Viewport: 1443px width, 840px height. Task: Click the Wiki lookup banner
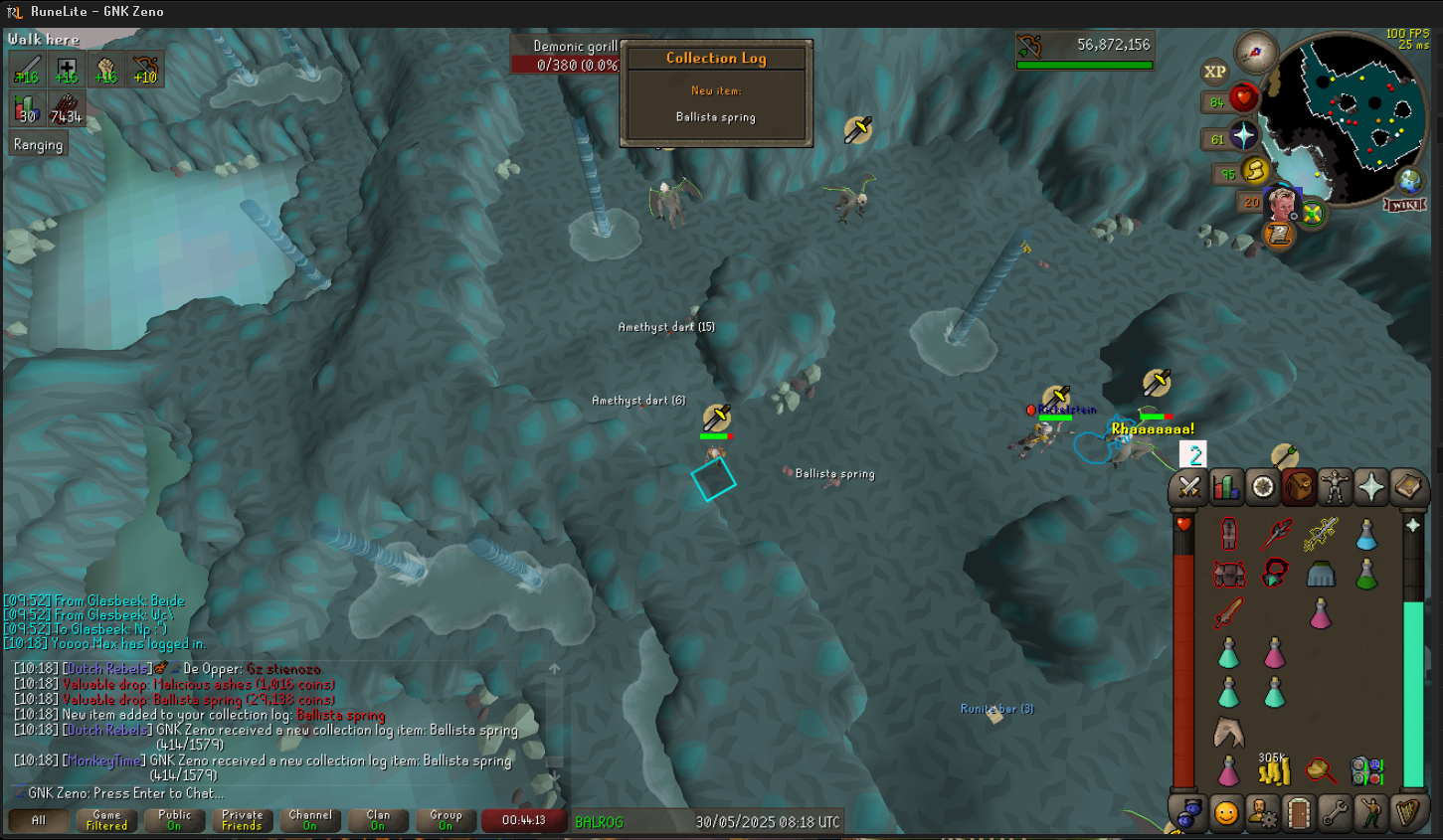click(1404, 205)
